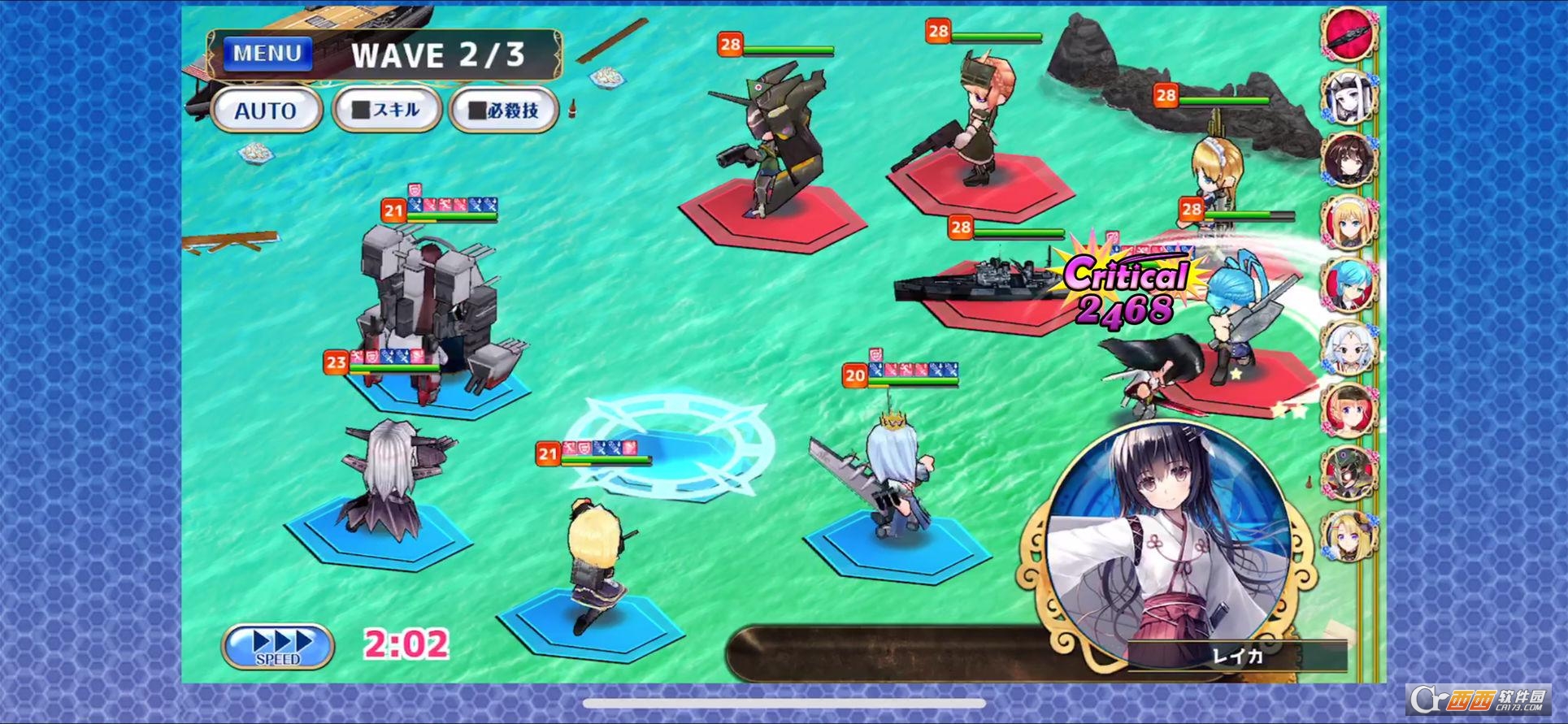
Task: Open the MENU button
Action: [267, 54]
